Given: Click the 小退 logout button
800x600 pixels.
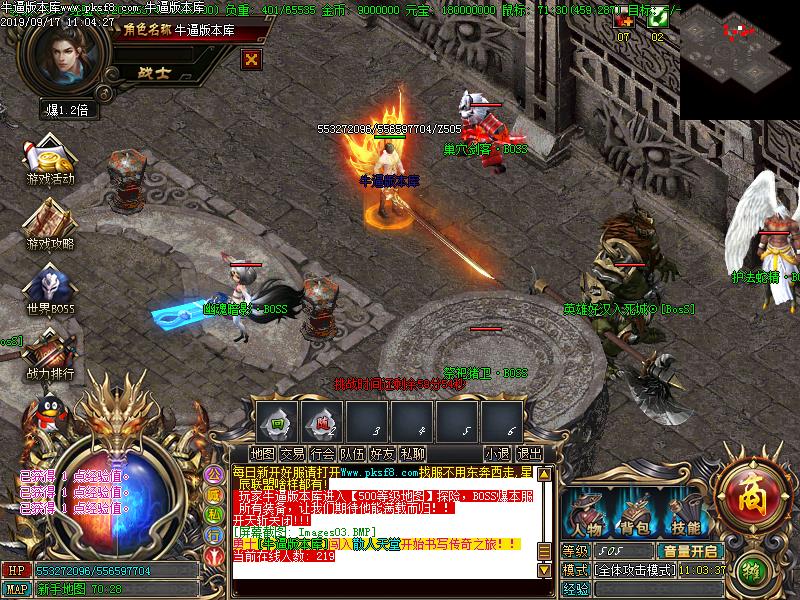Looking at the screenshot, I should (x=497, y=453).
